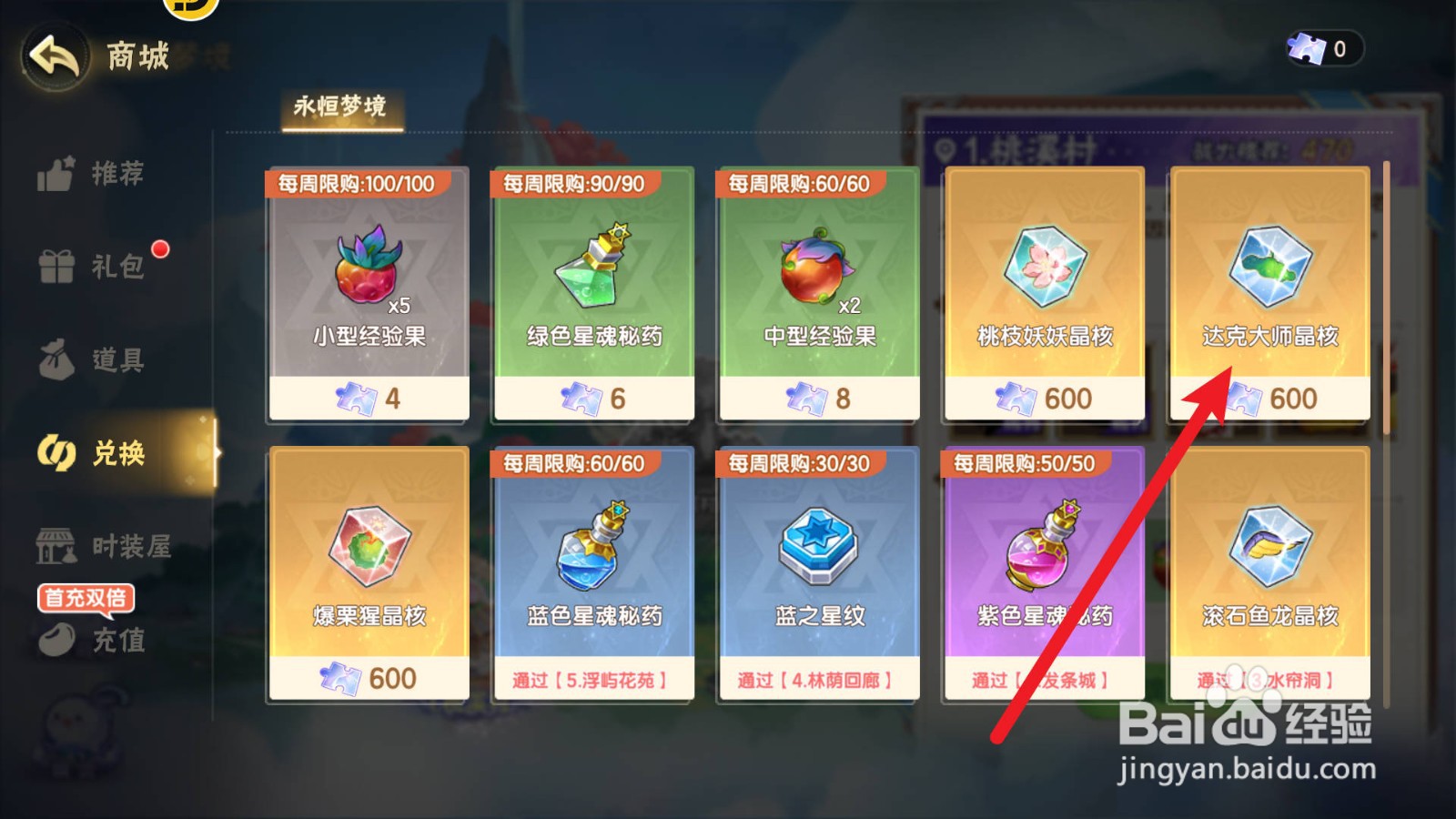Image resolution: width=1456 pixels, height=819 pixels.
Task: Open the 永恒梦境 category selector
Action: click(341, 105)
